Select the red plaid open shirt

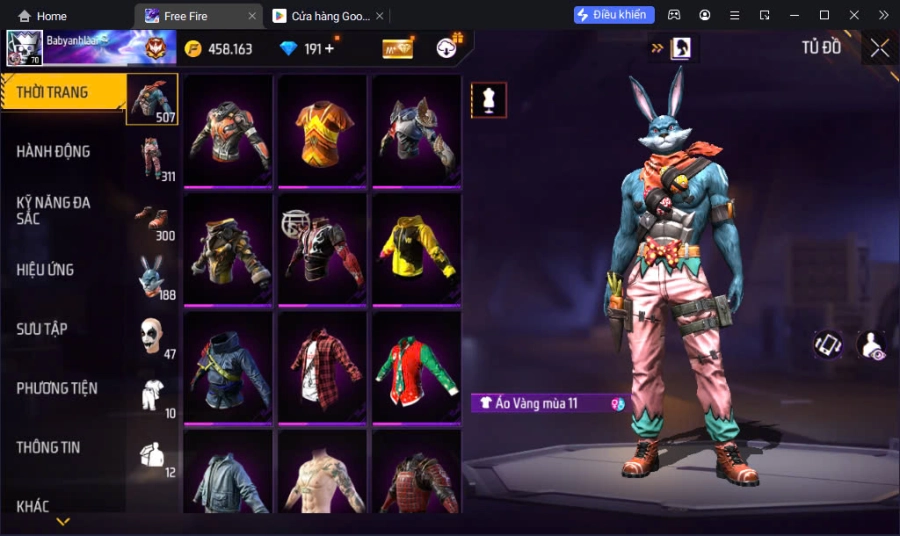(322, 366)
